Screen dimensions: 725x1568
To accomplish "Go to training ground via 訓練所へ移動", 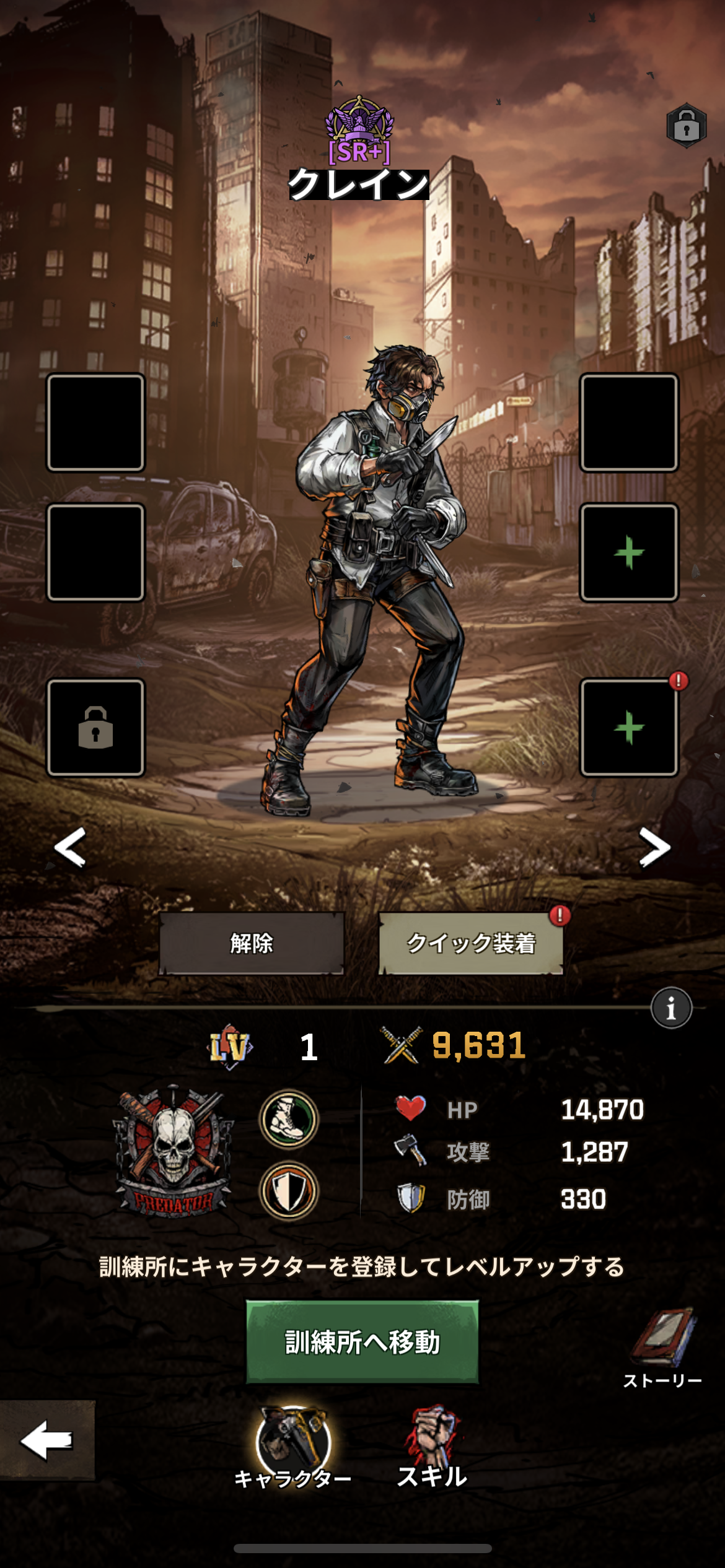I will [x=362, y=1342].
